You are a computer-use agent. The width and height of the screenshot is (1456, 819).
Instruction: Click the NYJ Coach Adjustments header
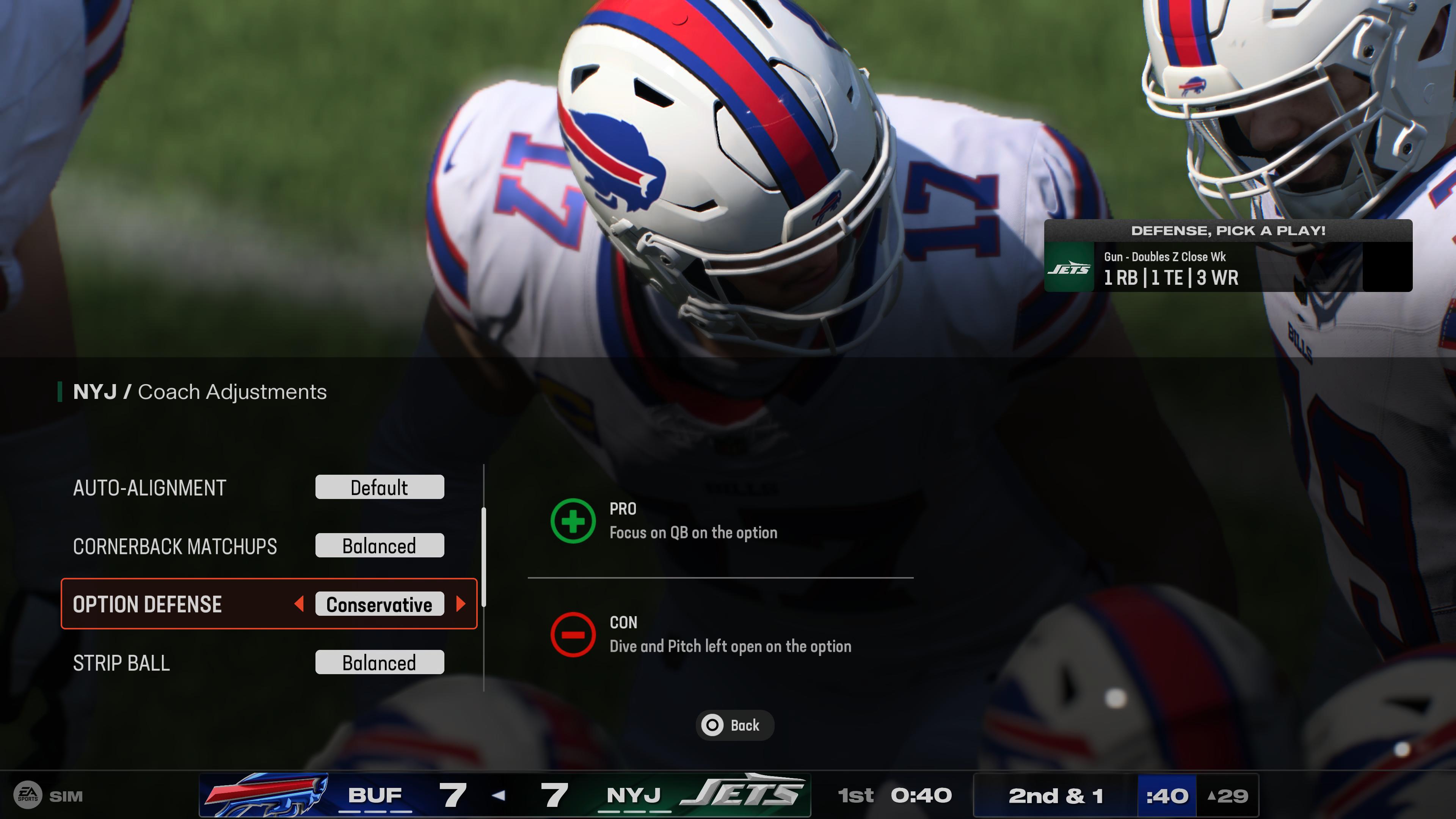point(199,392)
